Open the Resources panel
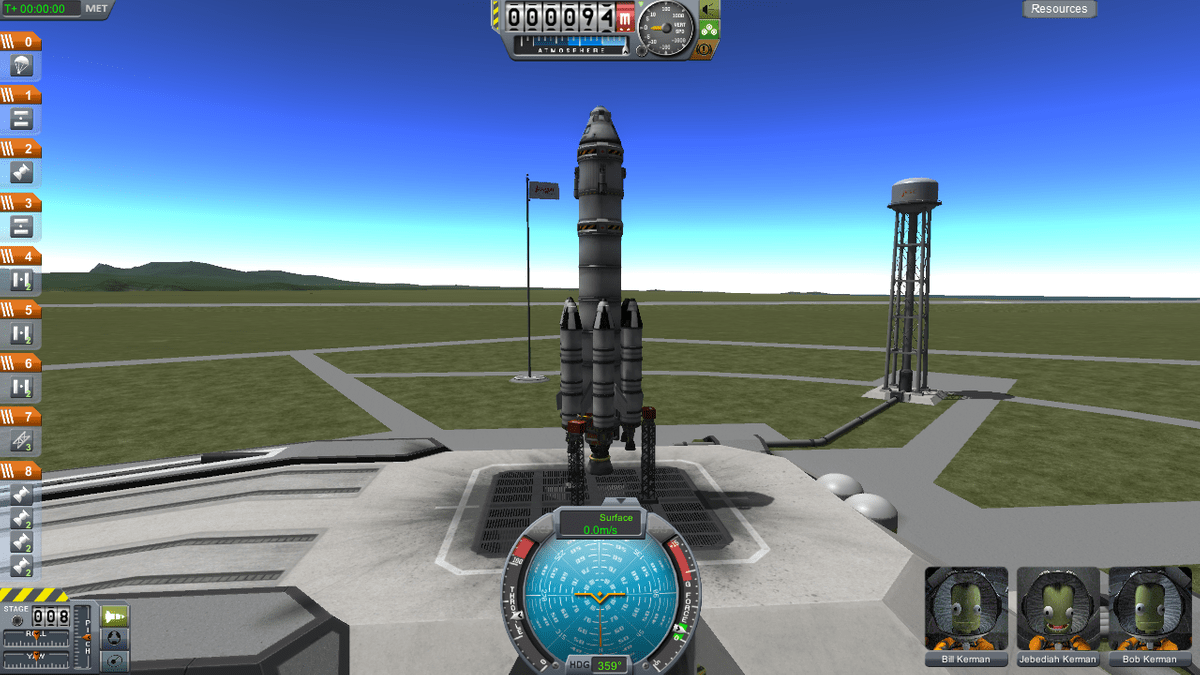This screenshot has width=1200, height=675. [1059, 9]
